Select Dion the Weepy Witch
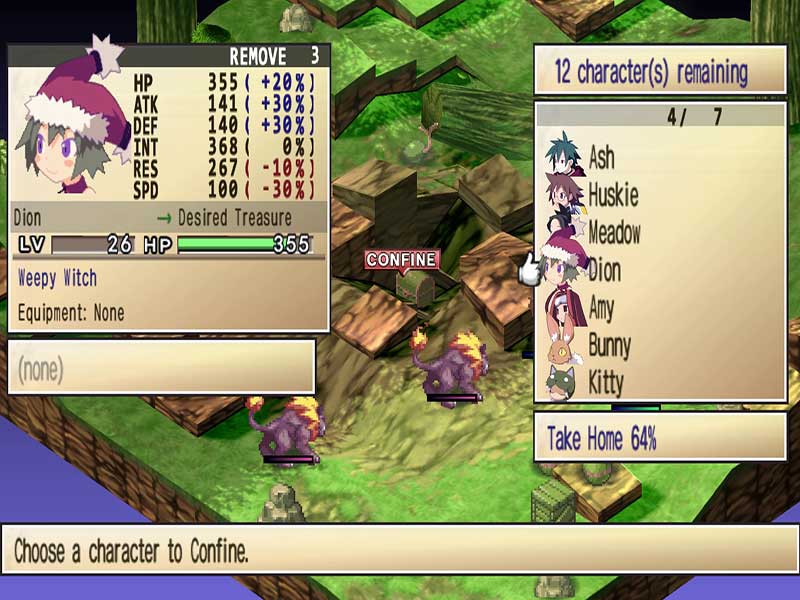Viewport: 800px width, 600px height. pyautogui.click(x=604, y=270)
